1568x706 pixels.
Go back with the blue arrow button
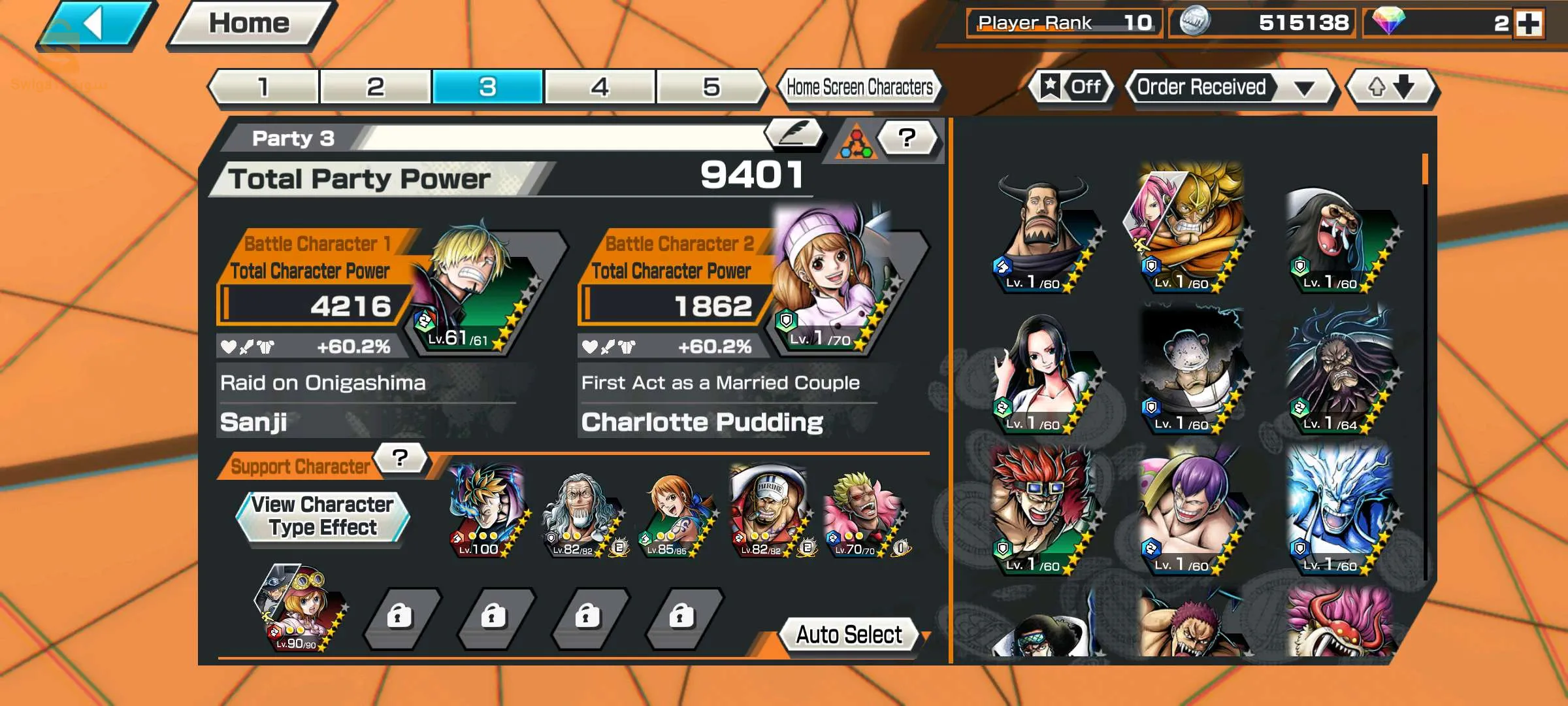click(97, 25)
